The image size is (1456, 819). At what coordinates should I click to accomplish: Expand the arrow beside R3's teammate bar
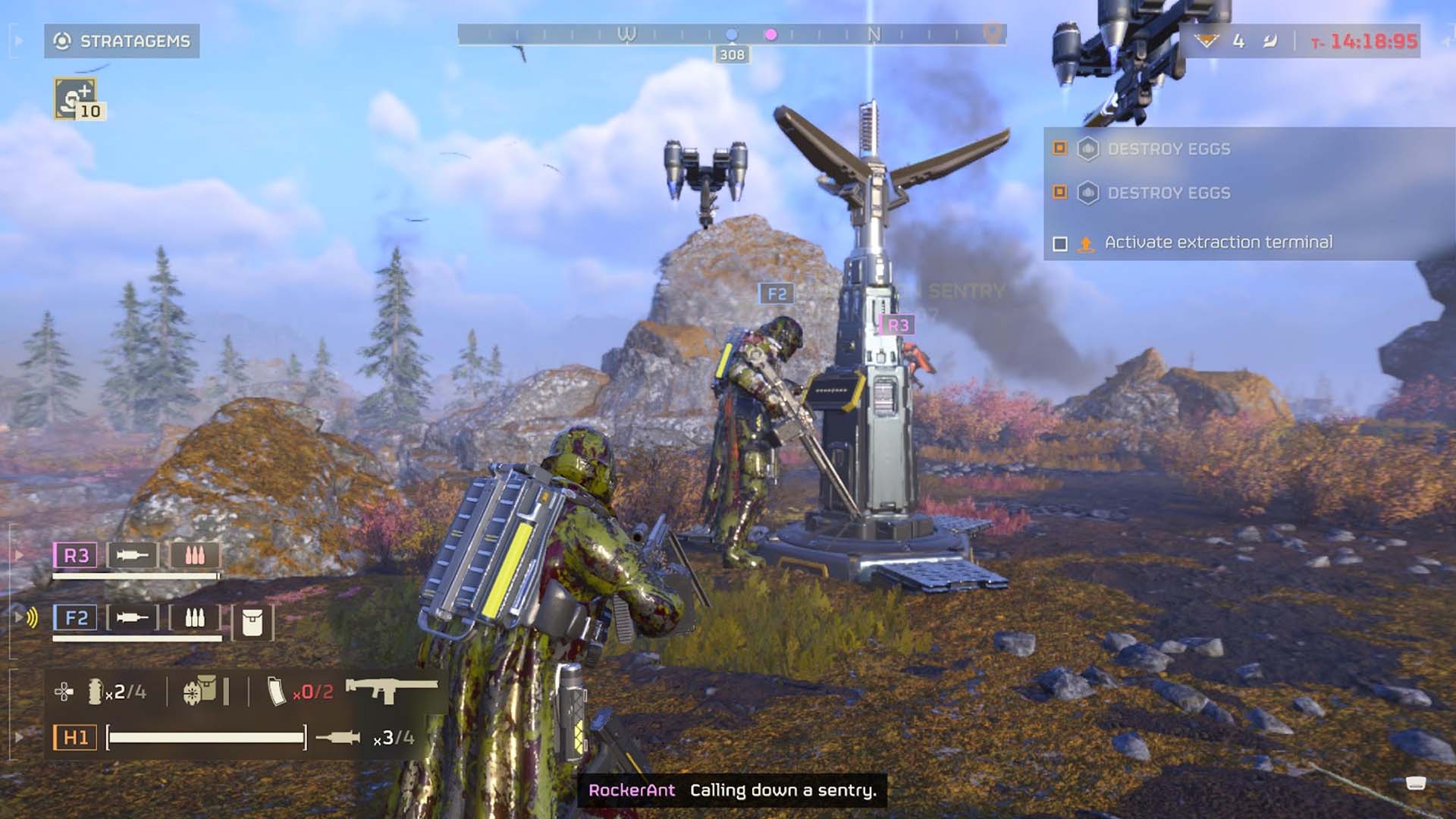[x=17, y=556]
